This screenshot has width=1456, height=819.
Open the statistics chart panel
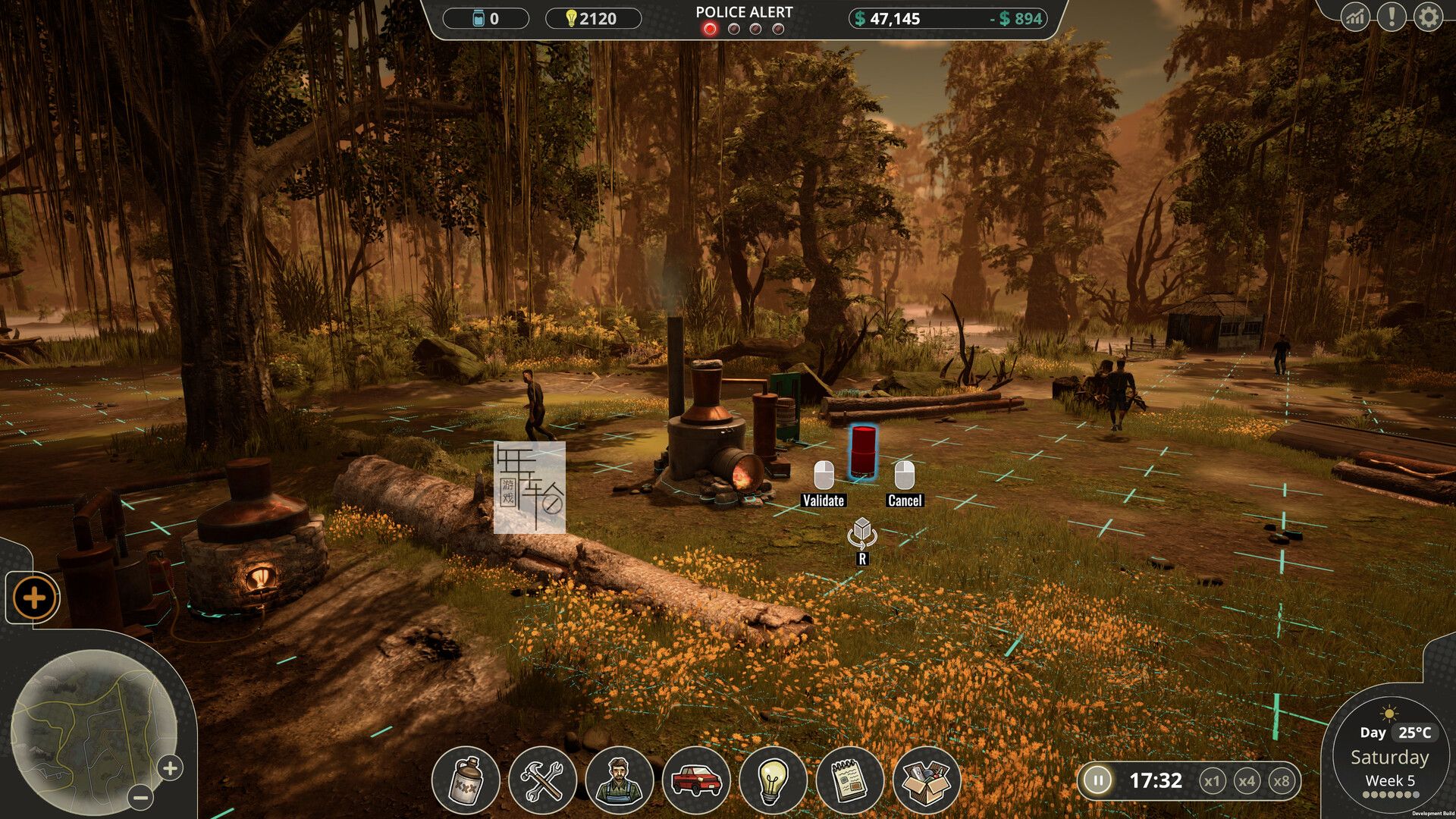pos(1355,17)
